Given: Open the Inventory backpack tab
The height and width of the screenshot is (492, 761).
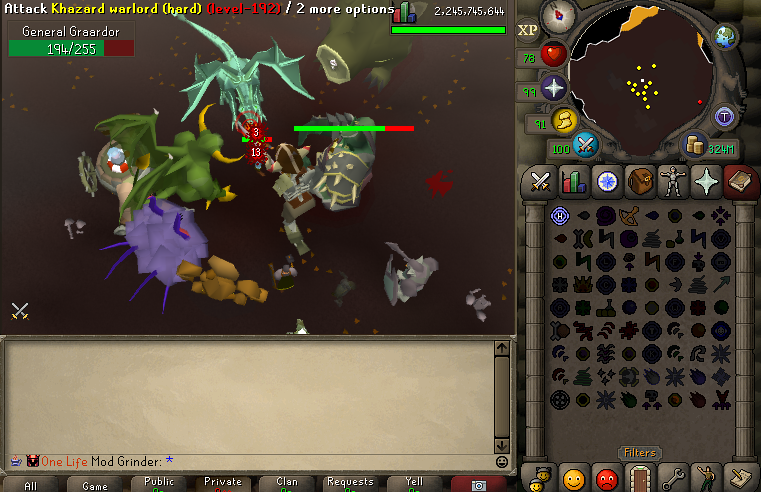Looking at the screenshot, I should [639, 181].
